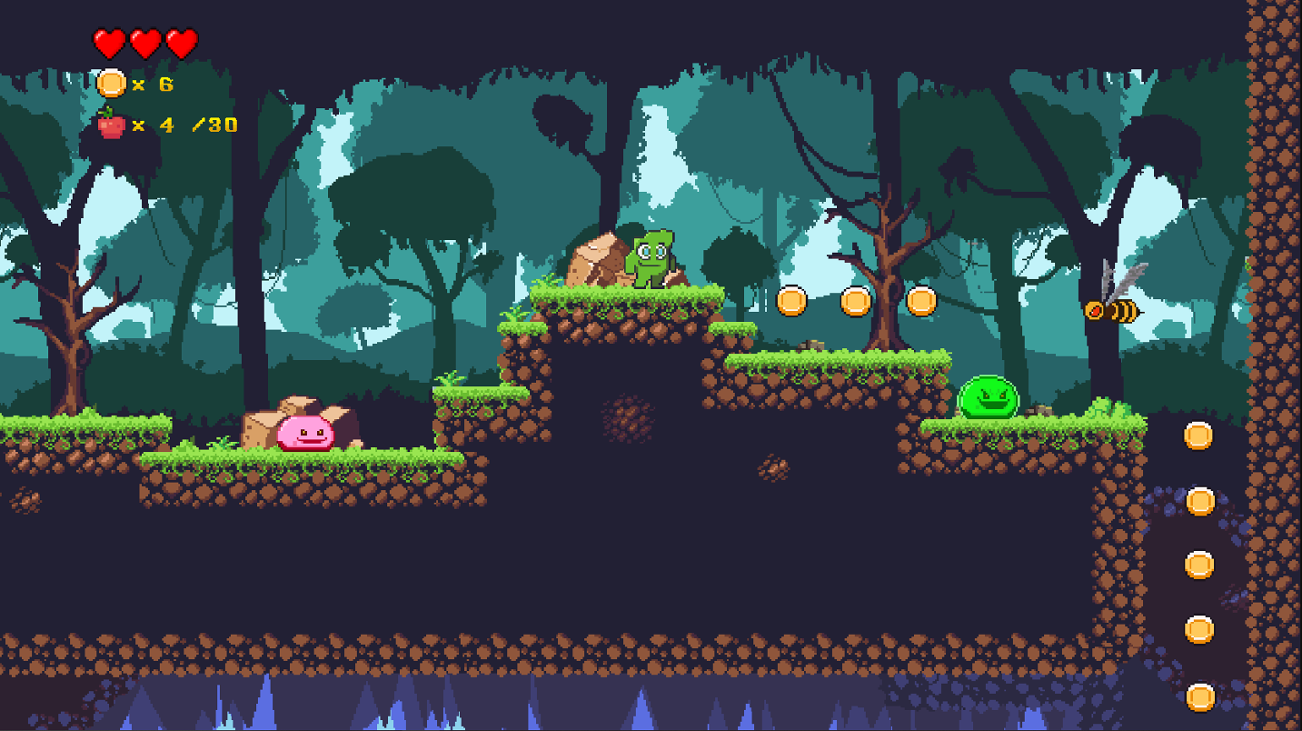
Task: Select the green player character on the rocks
Action: coord(650,257)
